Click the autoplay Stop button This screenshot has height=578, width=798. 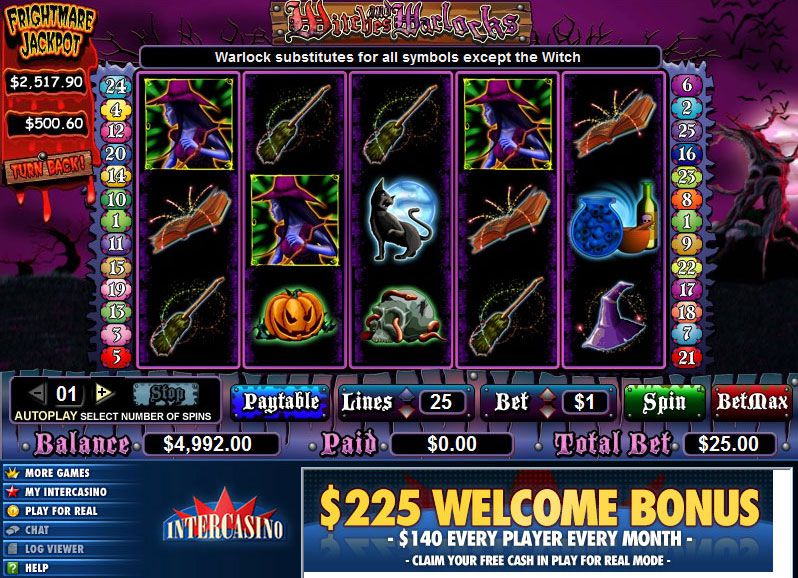(x=159, y=392)
